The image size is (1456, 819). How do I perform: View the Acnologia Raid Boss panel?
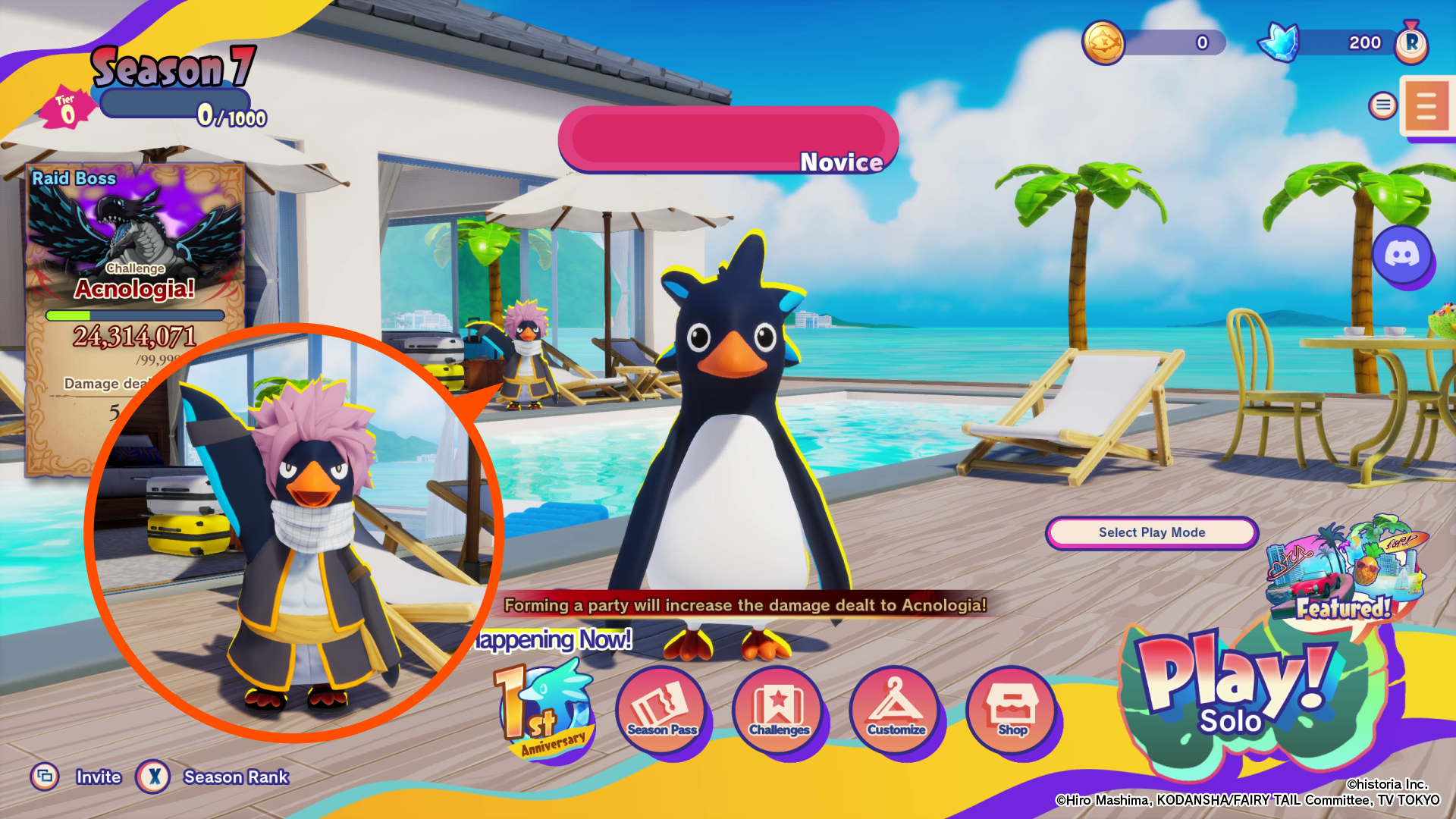click(x=135, y=250)
